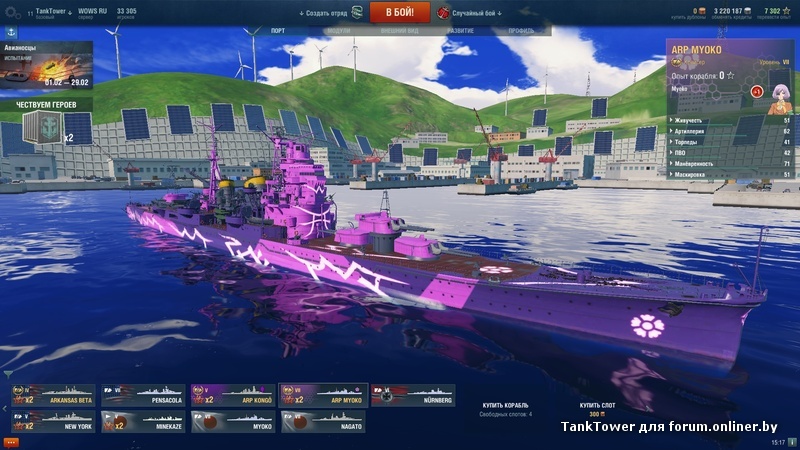Click the КУПИТЬ СЛОТ button
The width and height of the screenshot is (800, 450).
point(597,409)
